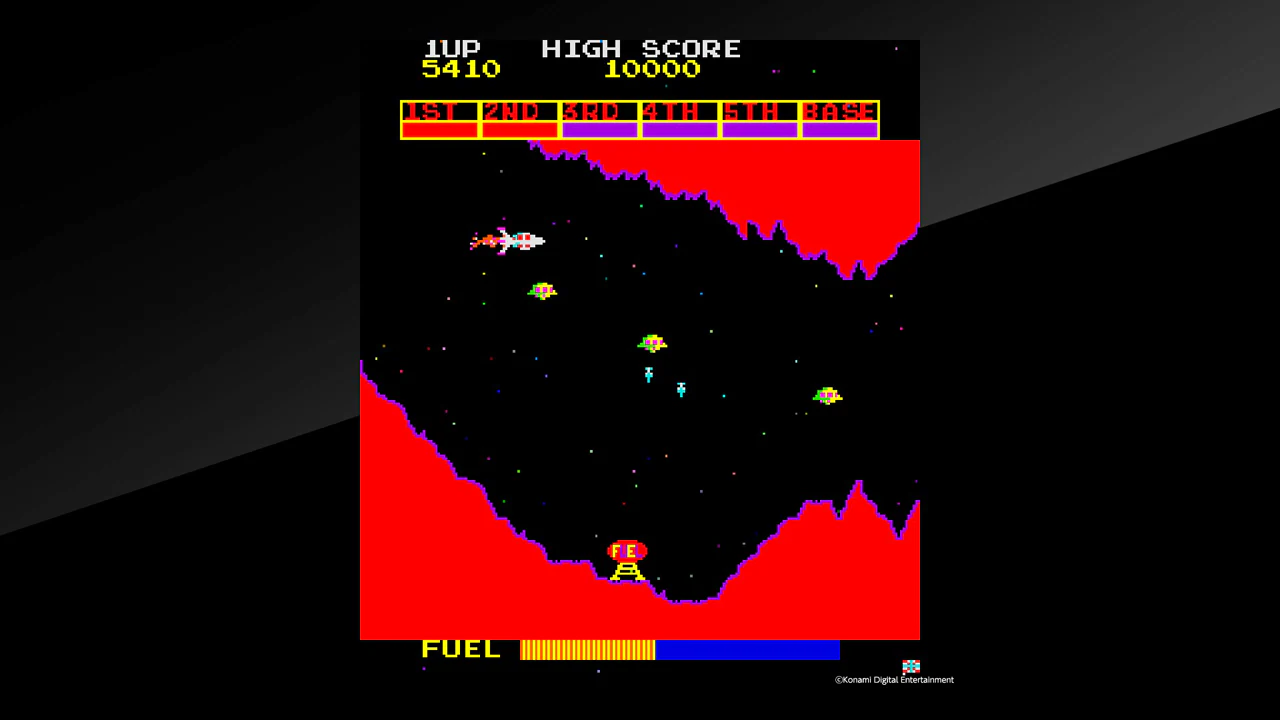Click the HIGH SCORE label
Image resolution: width=1280 pixels, height=720 pixels.
click(641, 48)
